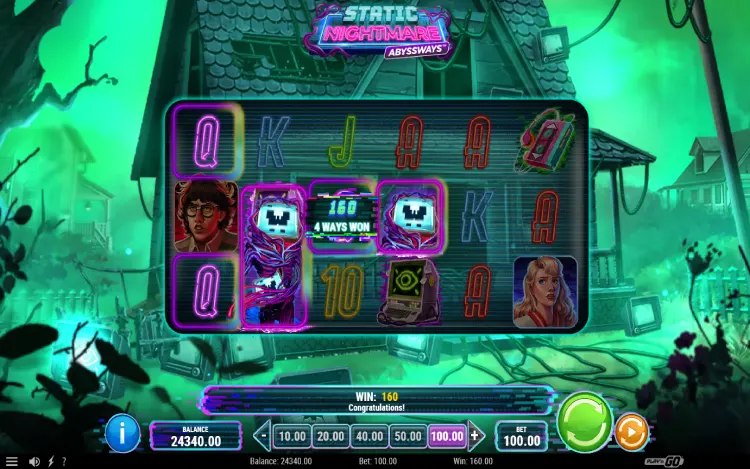750x469 pixels.
Task: Open the orange autoplay button
Action: tap(631, 432)
